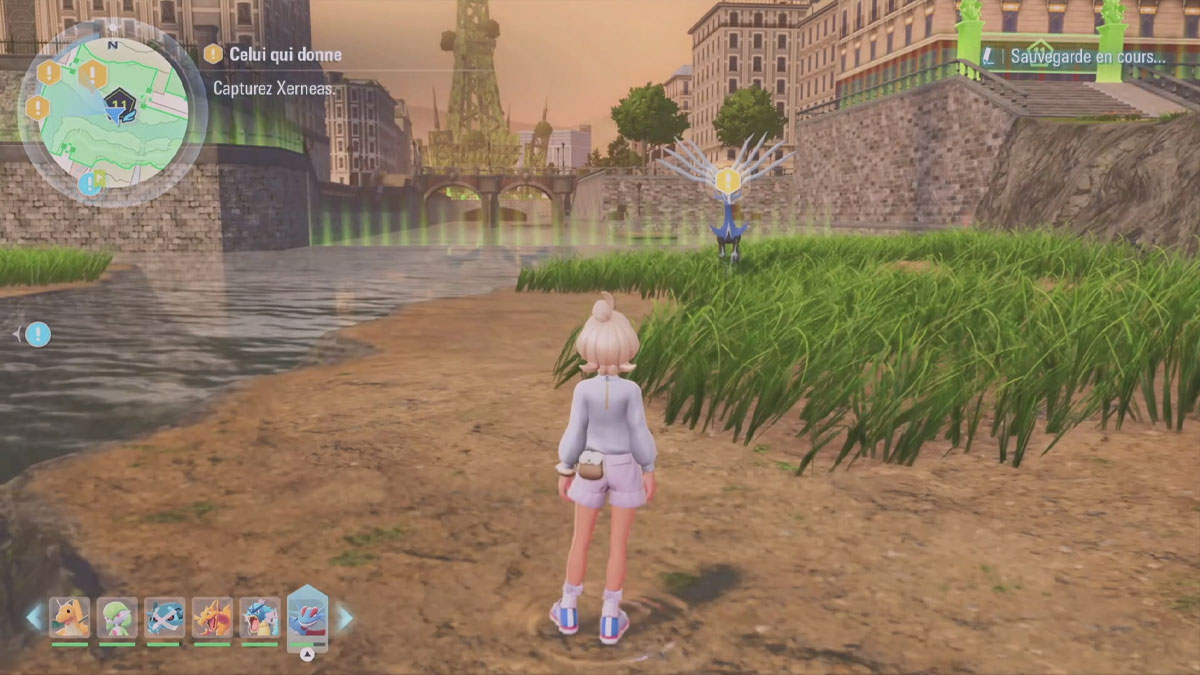1200x675 pixels.
Task: Choose Gyarados in the party bar
Action: (x=259, y=617)
